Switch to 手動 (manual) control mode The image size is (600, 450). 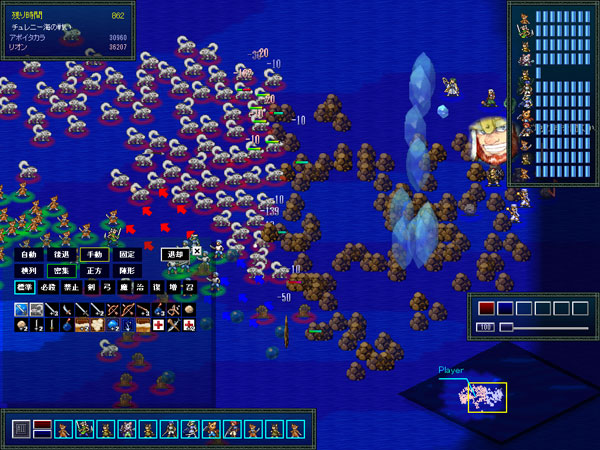coord(94,255)
